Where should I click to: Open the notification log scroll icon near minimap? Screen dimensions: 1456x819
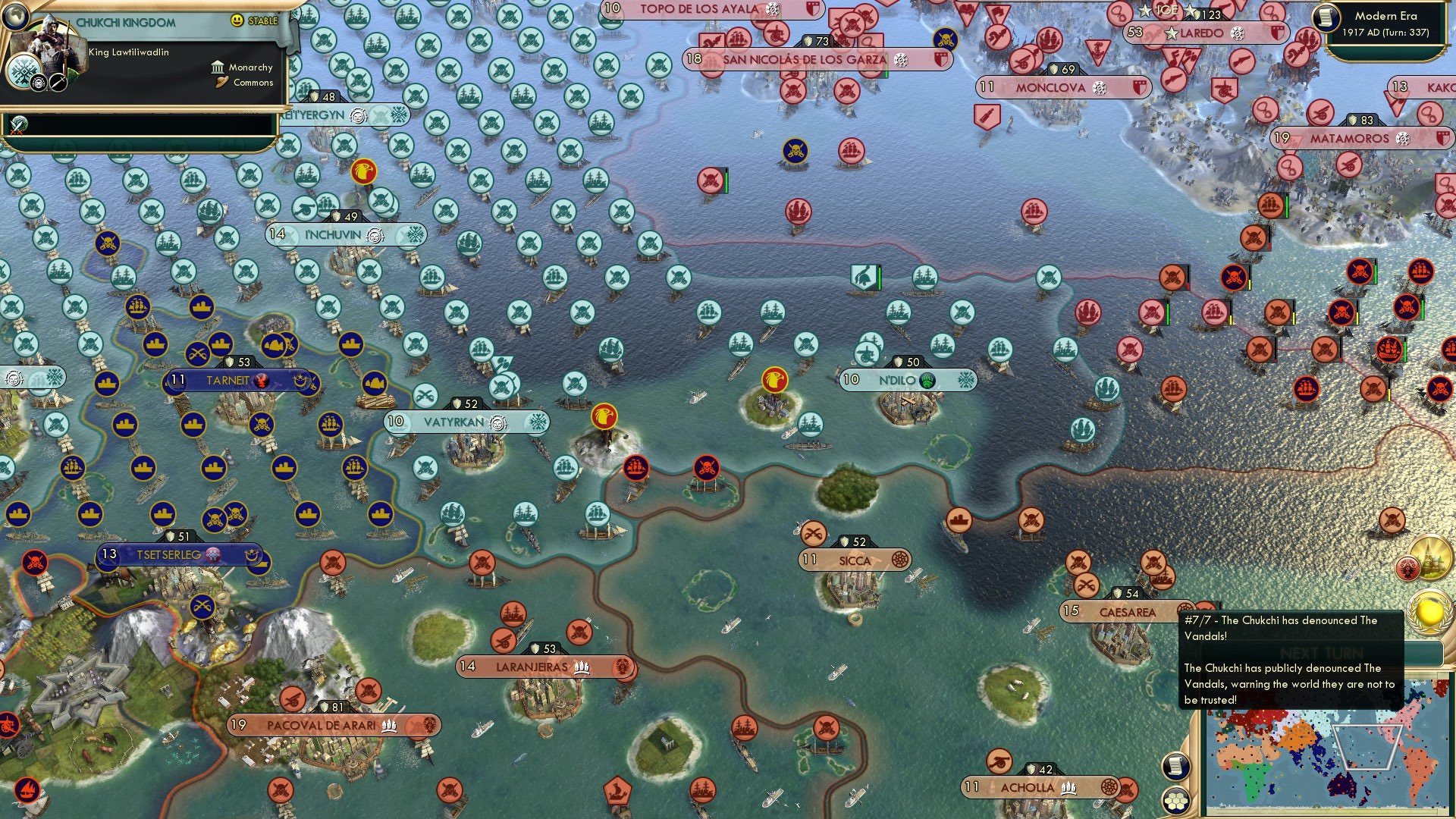click(x=1175, y=766)
